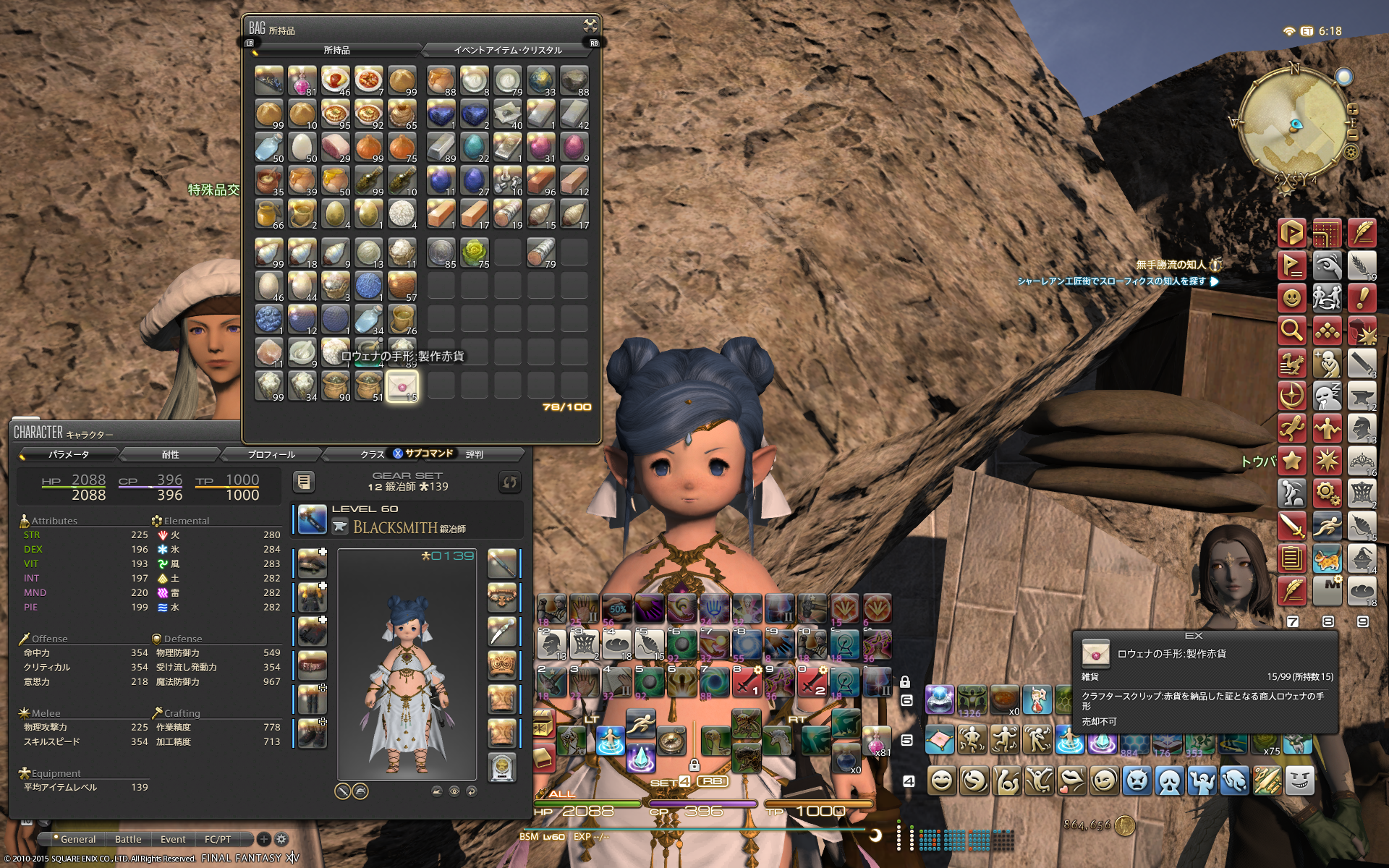Click the magnifying glass search icon
This screenshot has width=1389, height=868.
pyautogui.click(x=1291, y=330)
